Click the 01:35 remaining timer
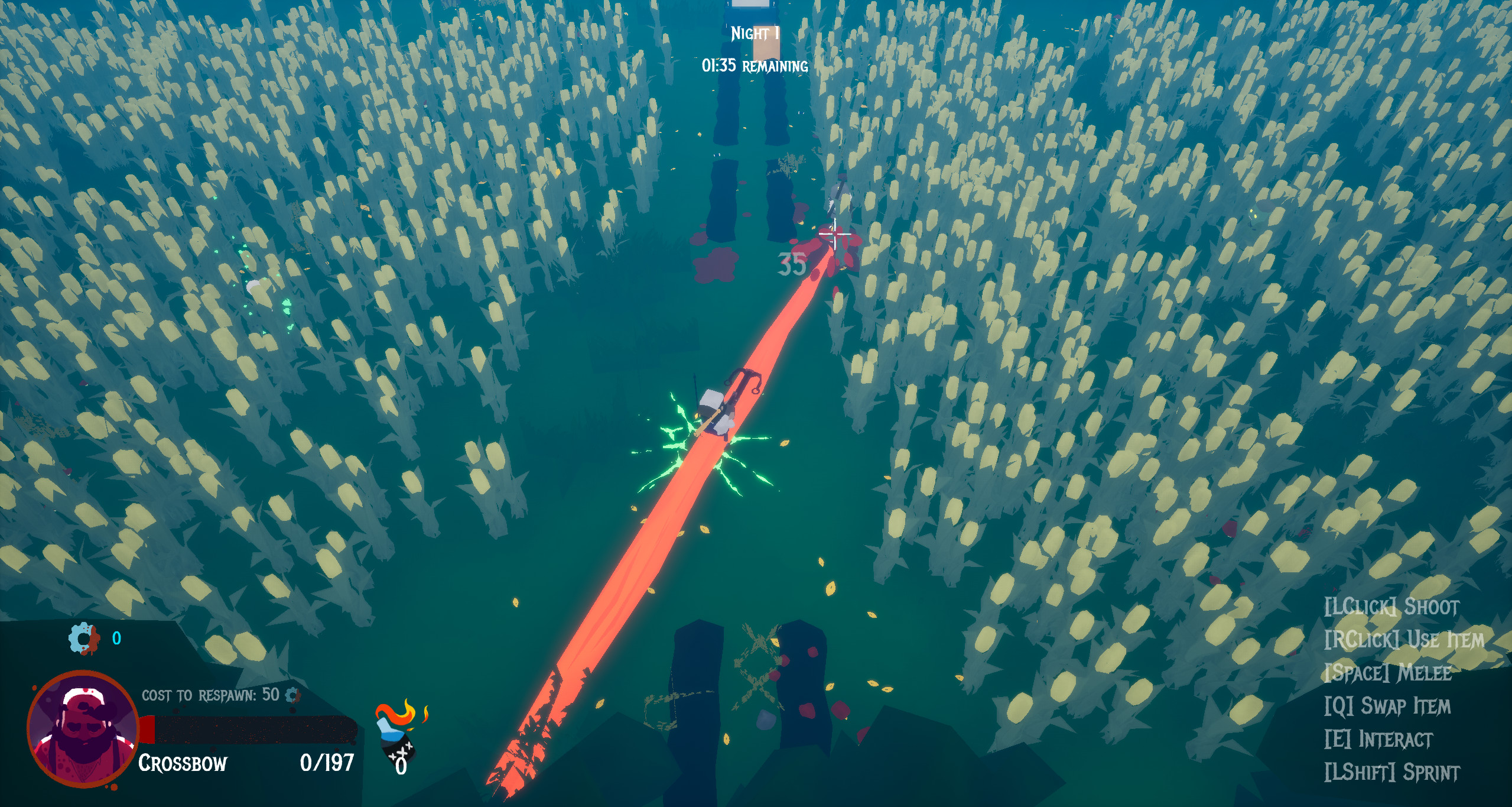This screenshot has width=1512, height=807. coord(754,67)
